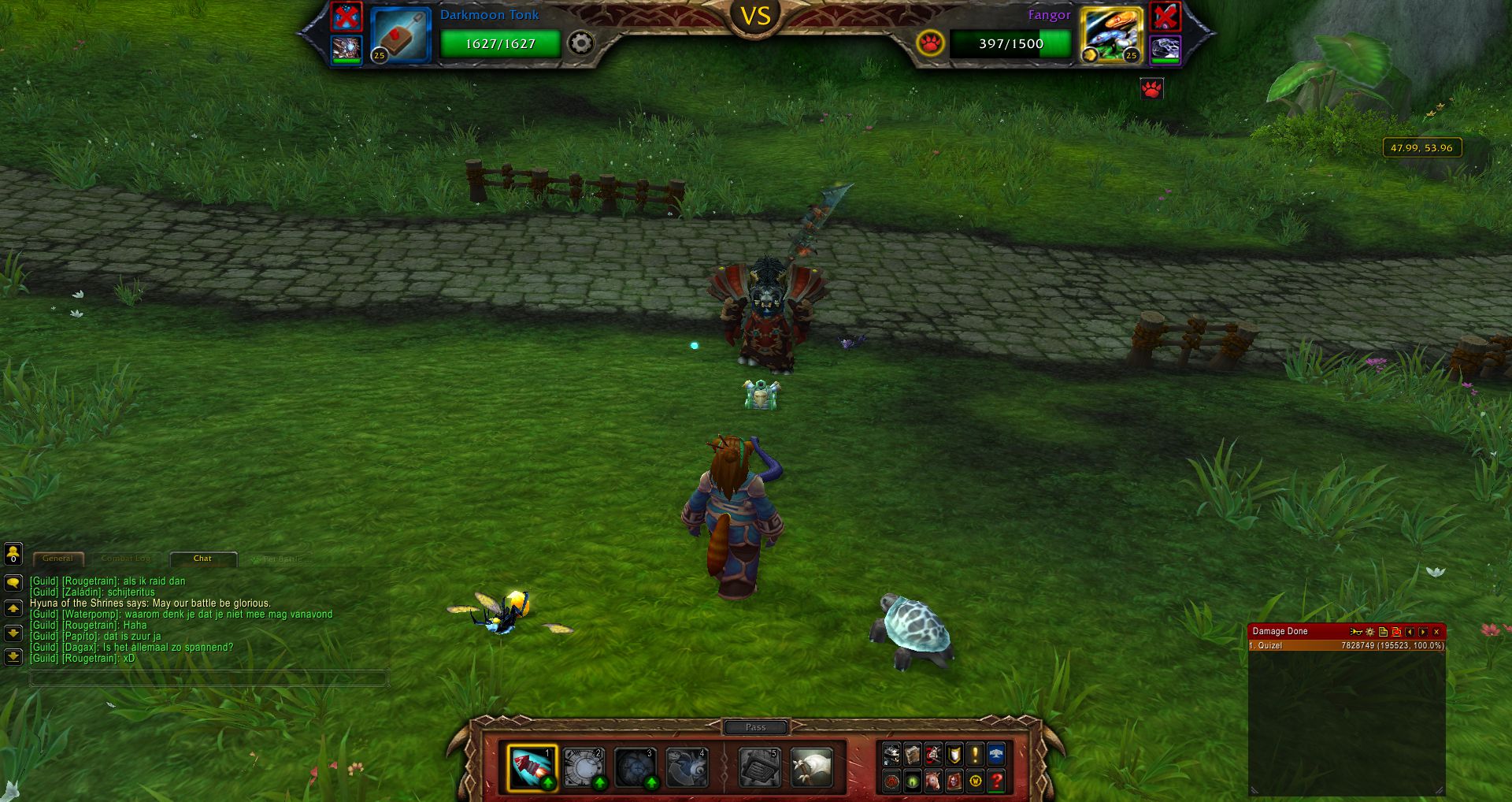Open the social friends list button

[13, 554]
